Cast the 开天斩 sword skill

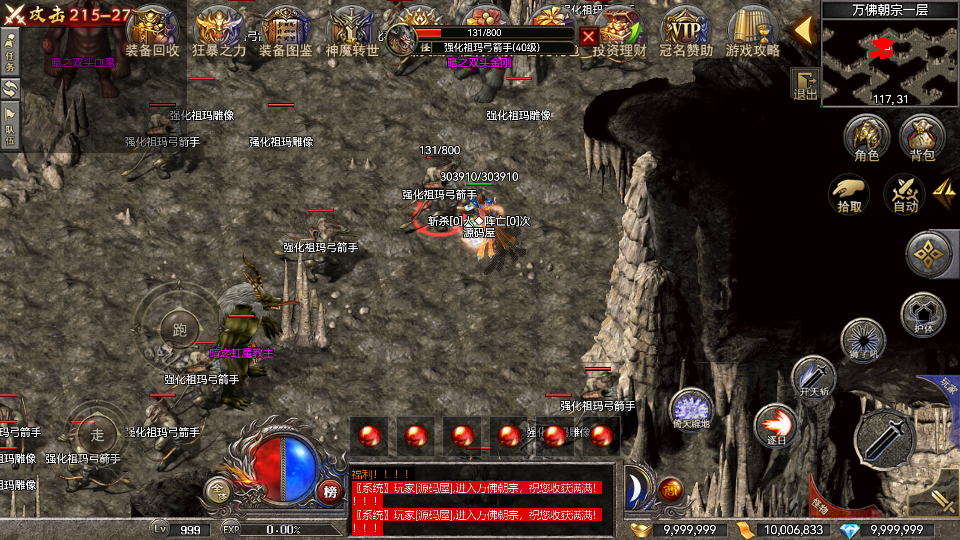point(813,378)
